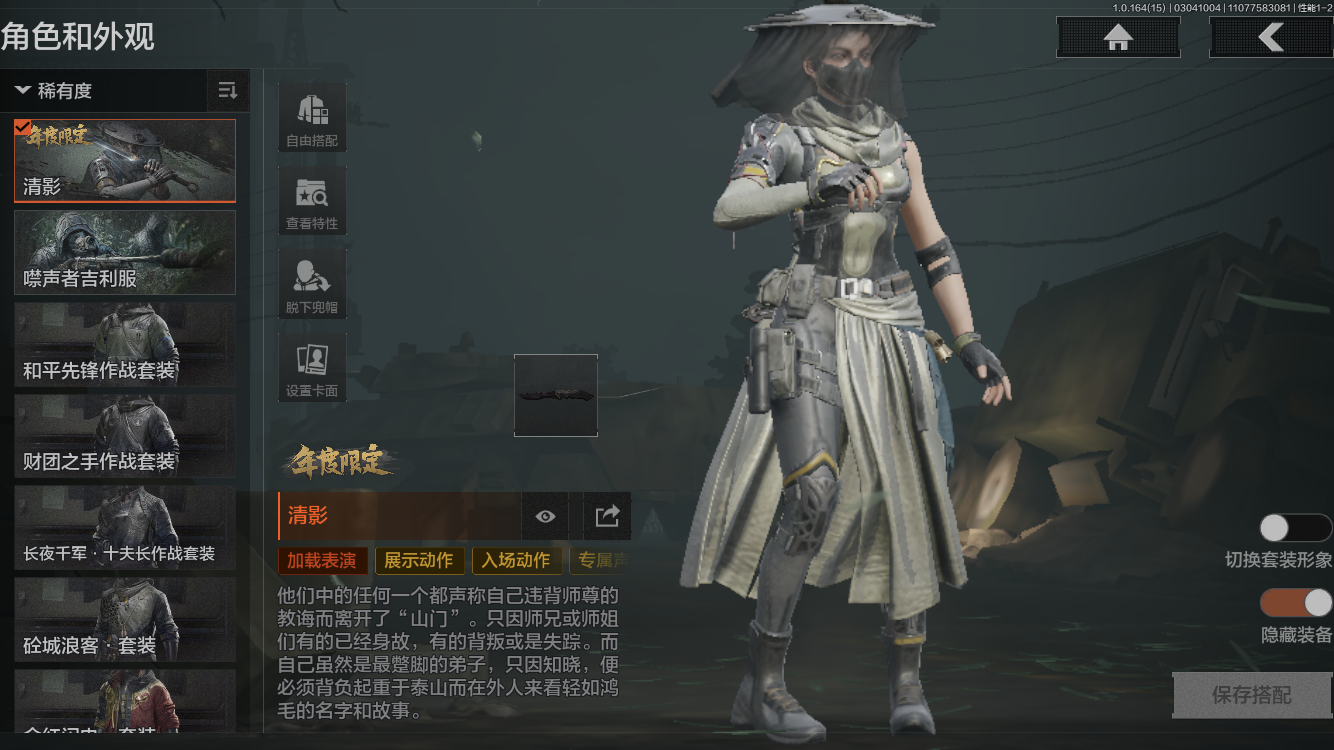Screen dimensions: 1334x750
Task: Click the 脱下兜帽 (remove hood) icon
Action: 311,282
